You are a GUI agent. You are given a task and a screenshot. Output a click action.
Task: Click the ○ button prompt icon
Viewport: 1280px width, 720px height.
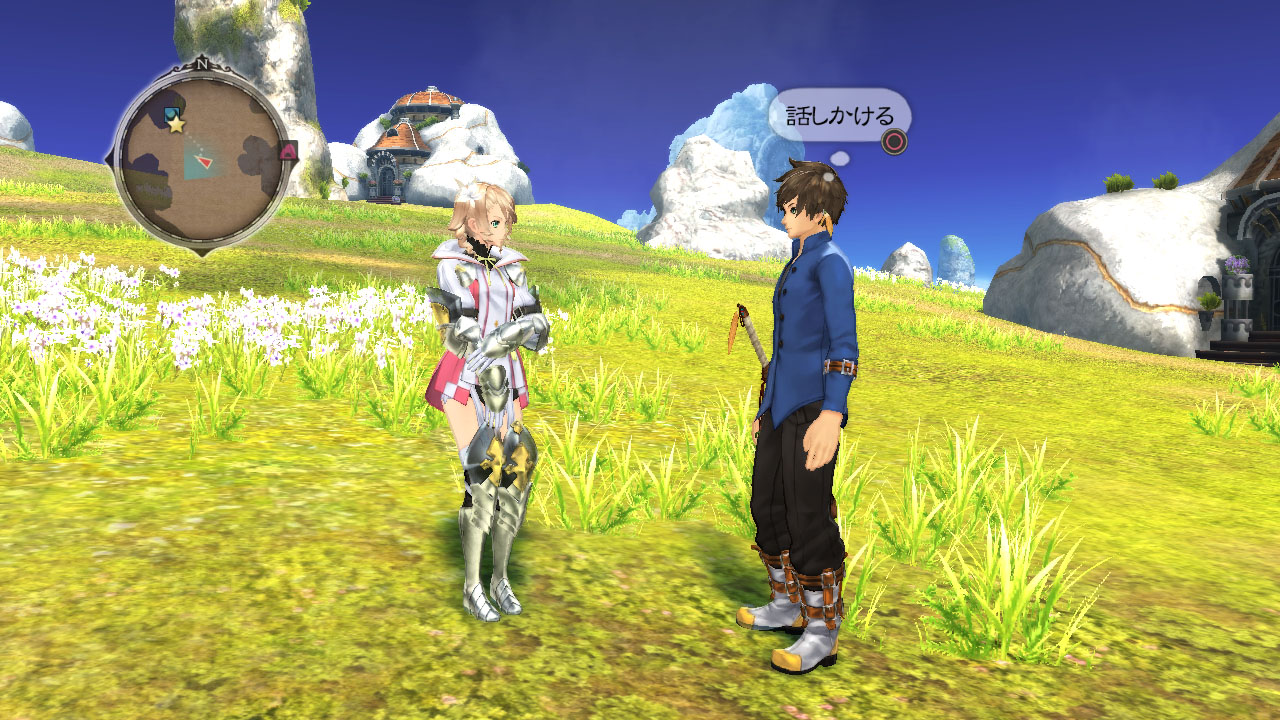894,141
